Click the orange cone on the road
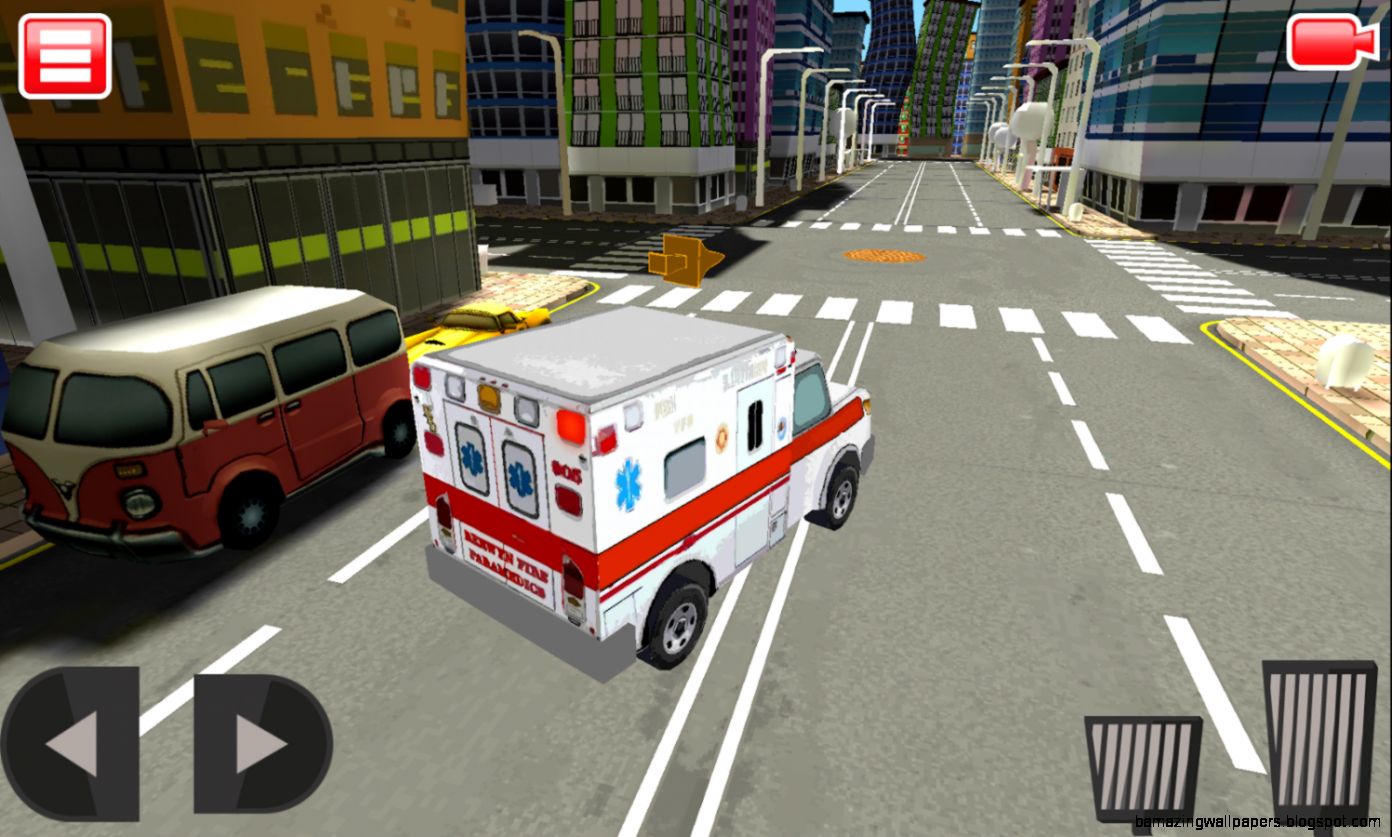Viewport: 1392px width, 837px height. (690, 260)
